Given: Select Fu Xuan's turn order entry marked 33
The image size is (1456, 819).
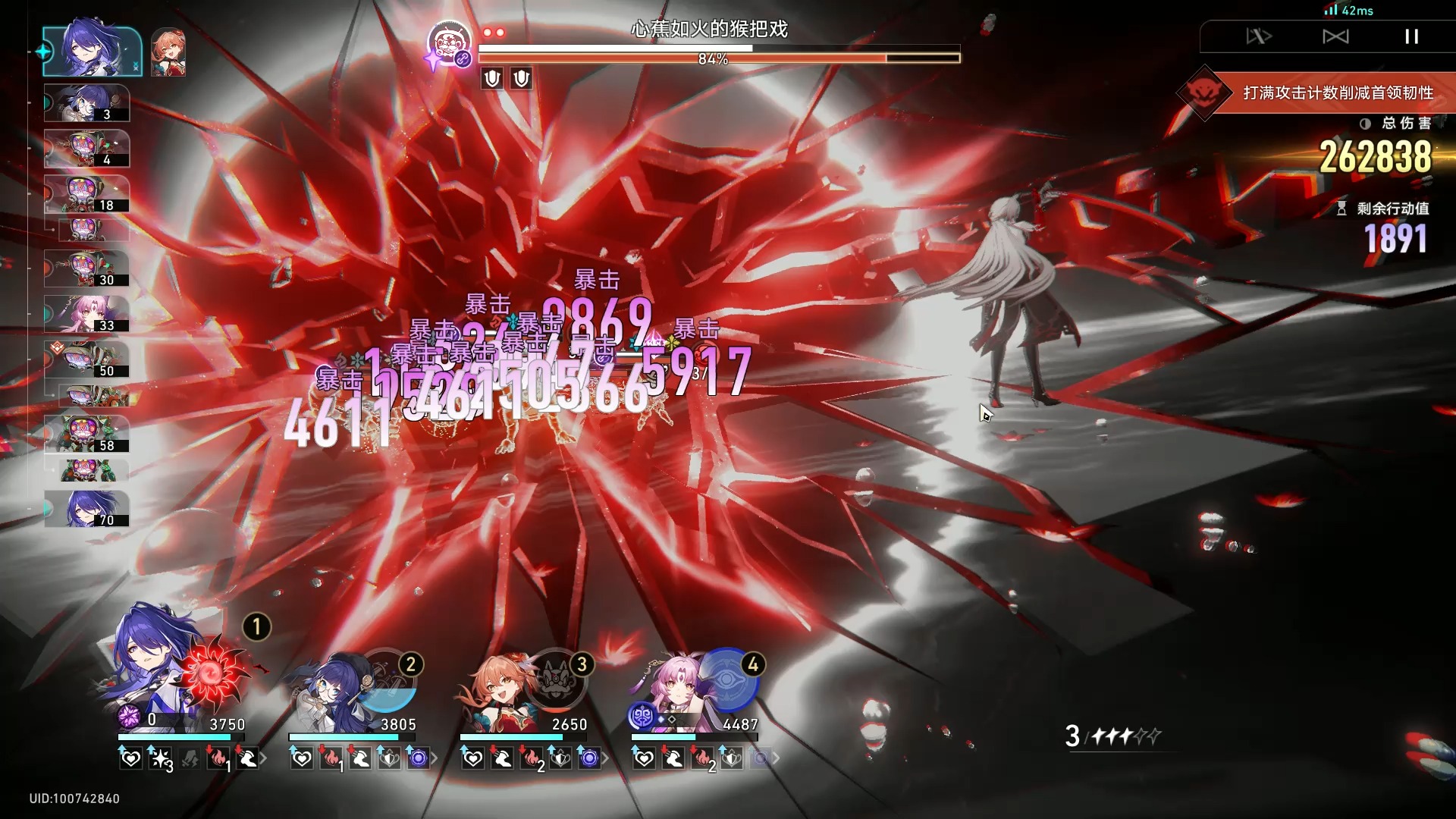Looking at the screenshot, I should pos(86,314).
